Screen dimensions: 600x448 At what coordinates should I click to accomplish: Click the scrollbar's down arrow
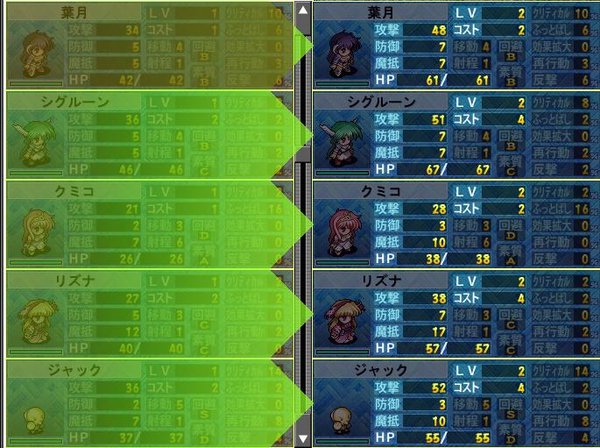[x=303, y=437]
